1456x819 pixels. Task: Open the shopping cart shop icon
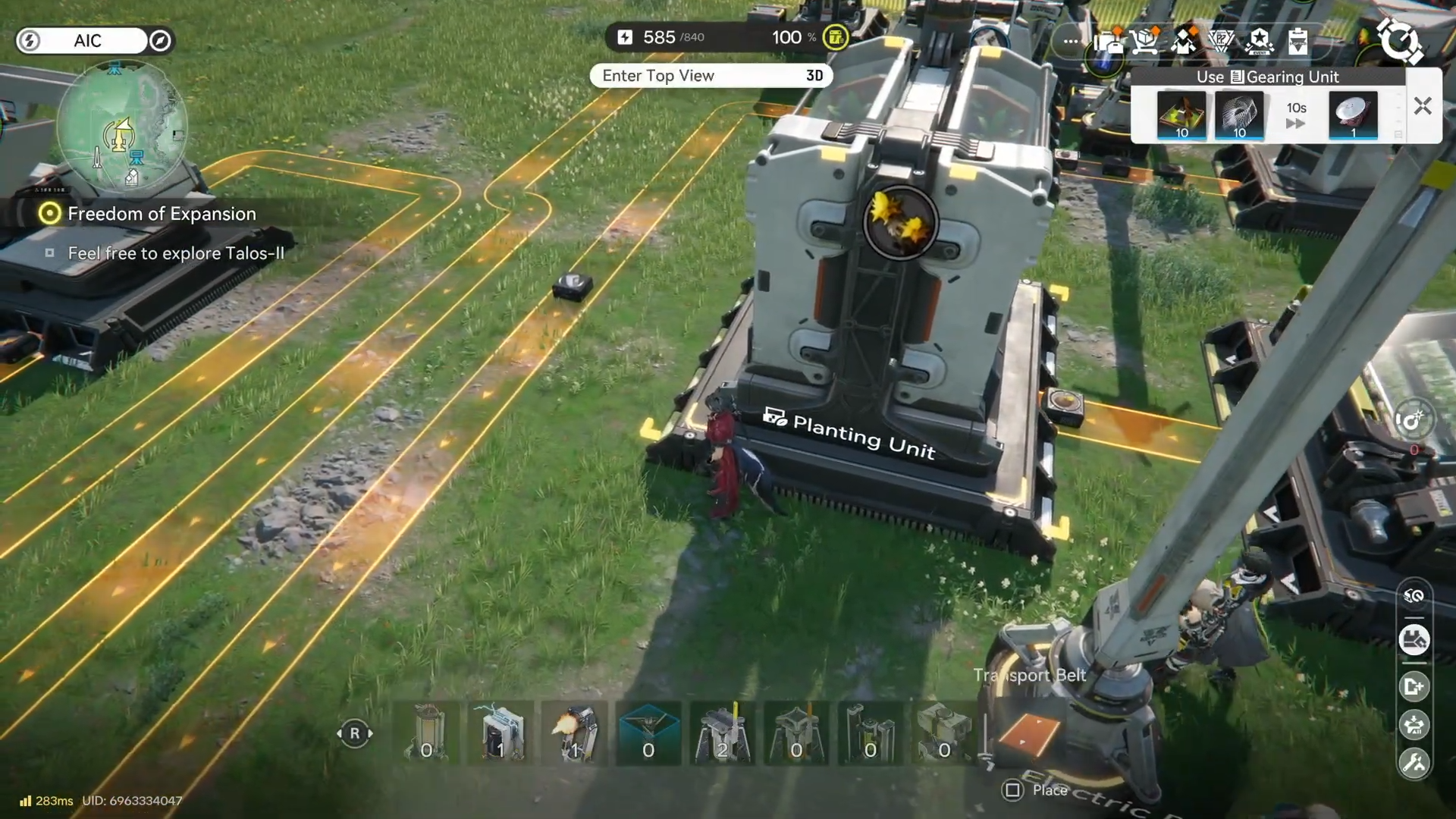pos(1145,41)
